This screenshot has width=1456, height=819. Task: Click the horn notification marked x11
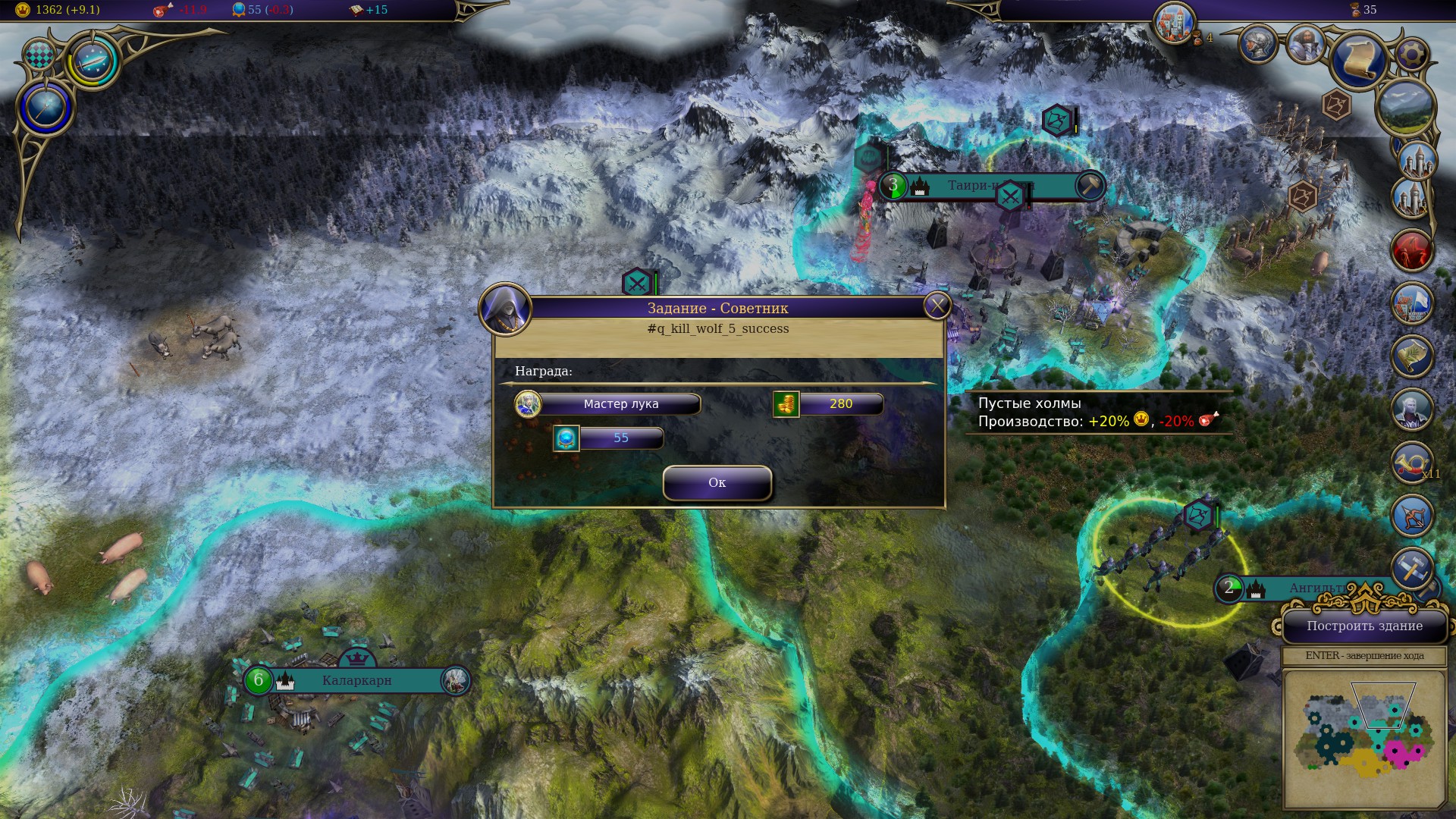pos(1411,463)
